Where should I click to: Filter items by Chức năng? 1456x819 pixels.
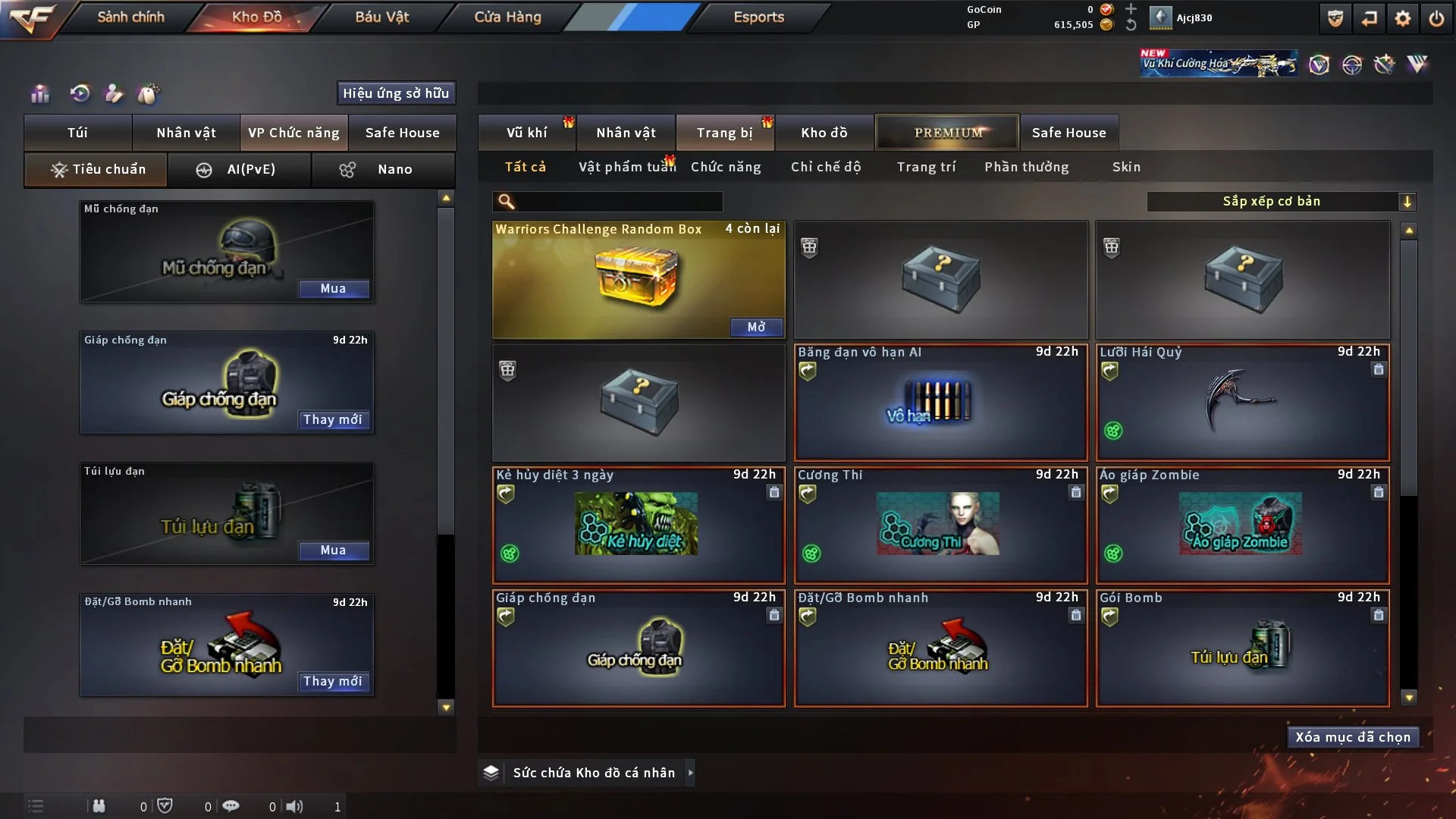tap(726, 167)
